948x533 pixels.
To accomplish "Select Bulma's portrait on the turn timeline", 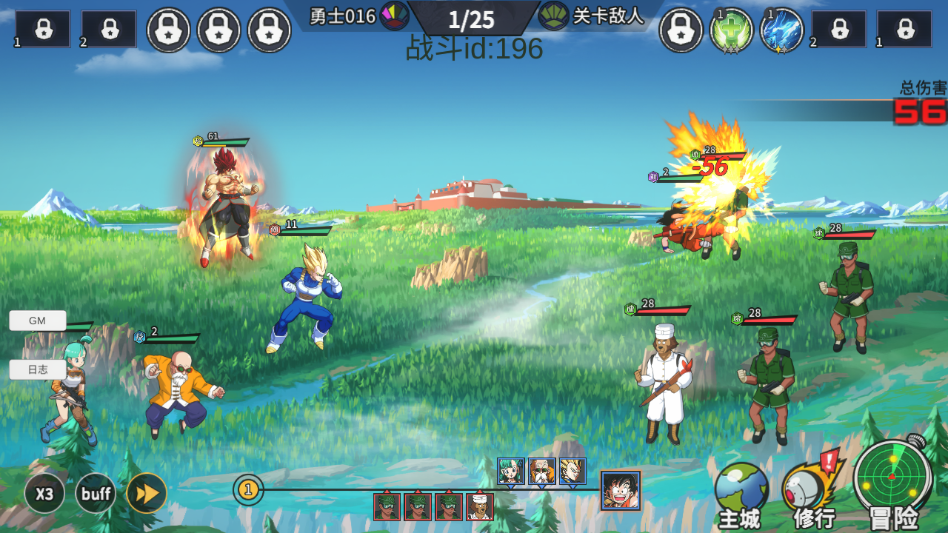I will (x=511, y=471).
